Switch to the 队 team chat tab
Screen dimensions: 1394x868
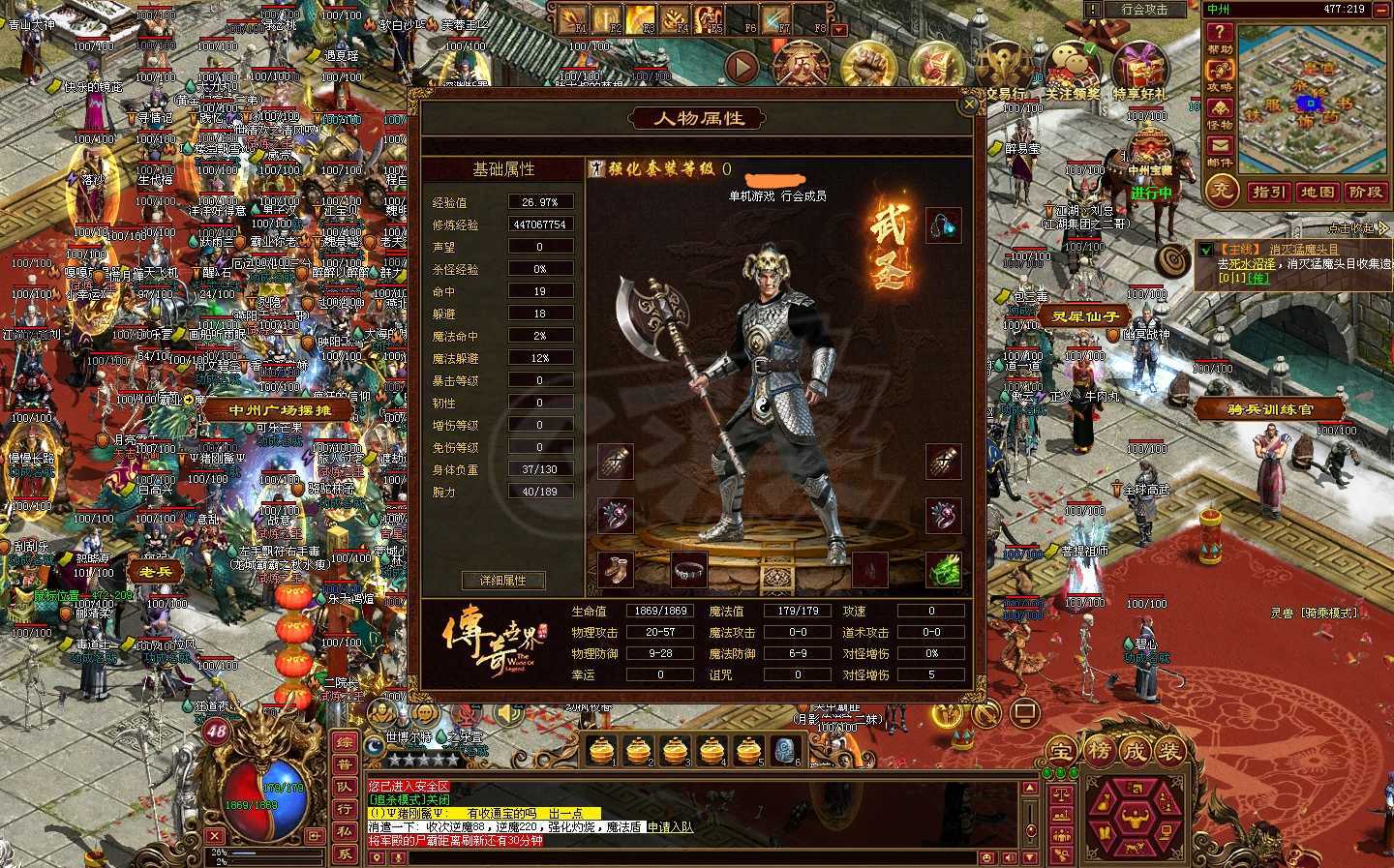pos(347,786)
